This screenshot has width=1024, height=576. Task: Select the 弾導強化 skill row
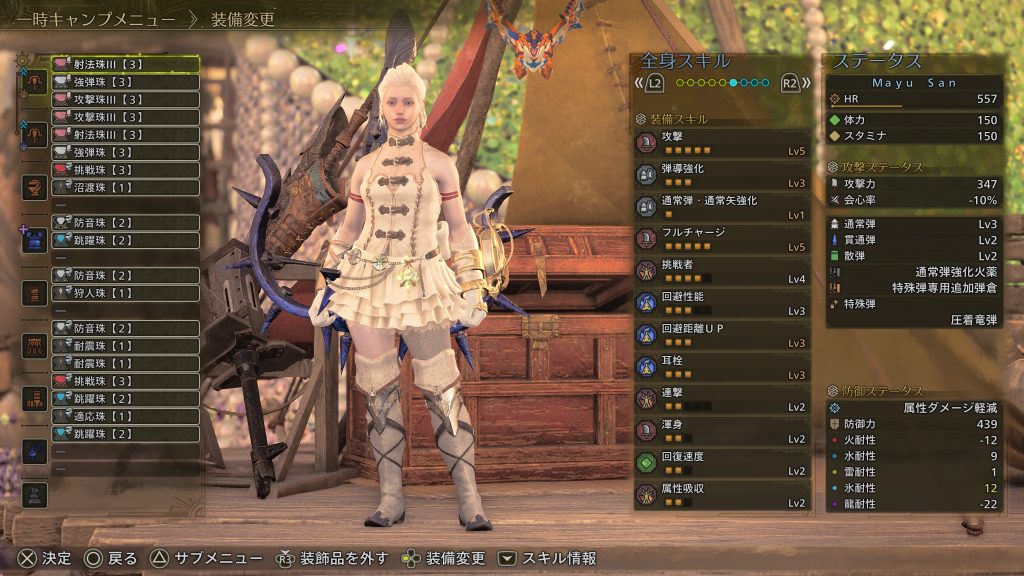(x=721, y=175)
